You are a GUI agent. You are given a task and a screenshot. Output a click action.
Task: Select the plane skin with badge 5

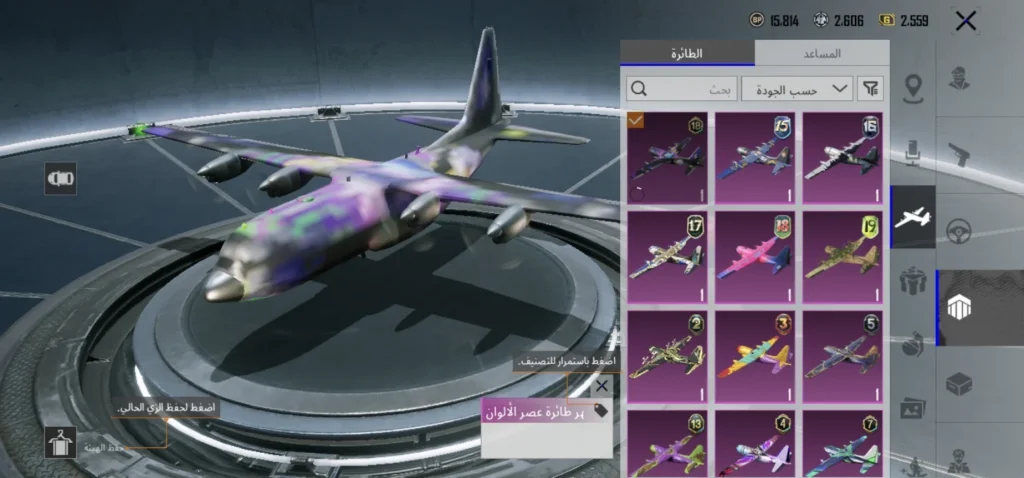click(843, 355)
